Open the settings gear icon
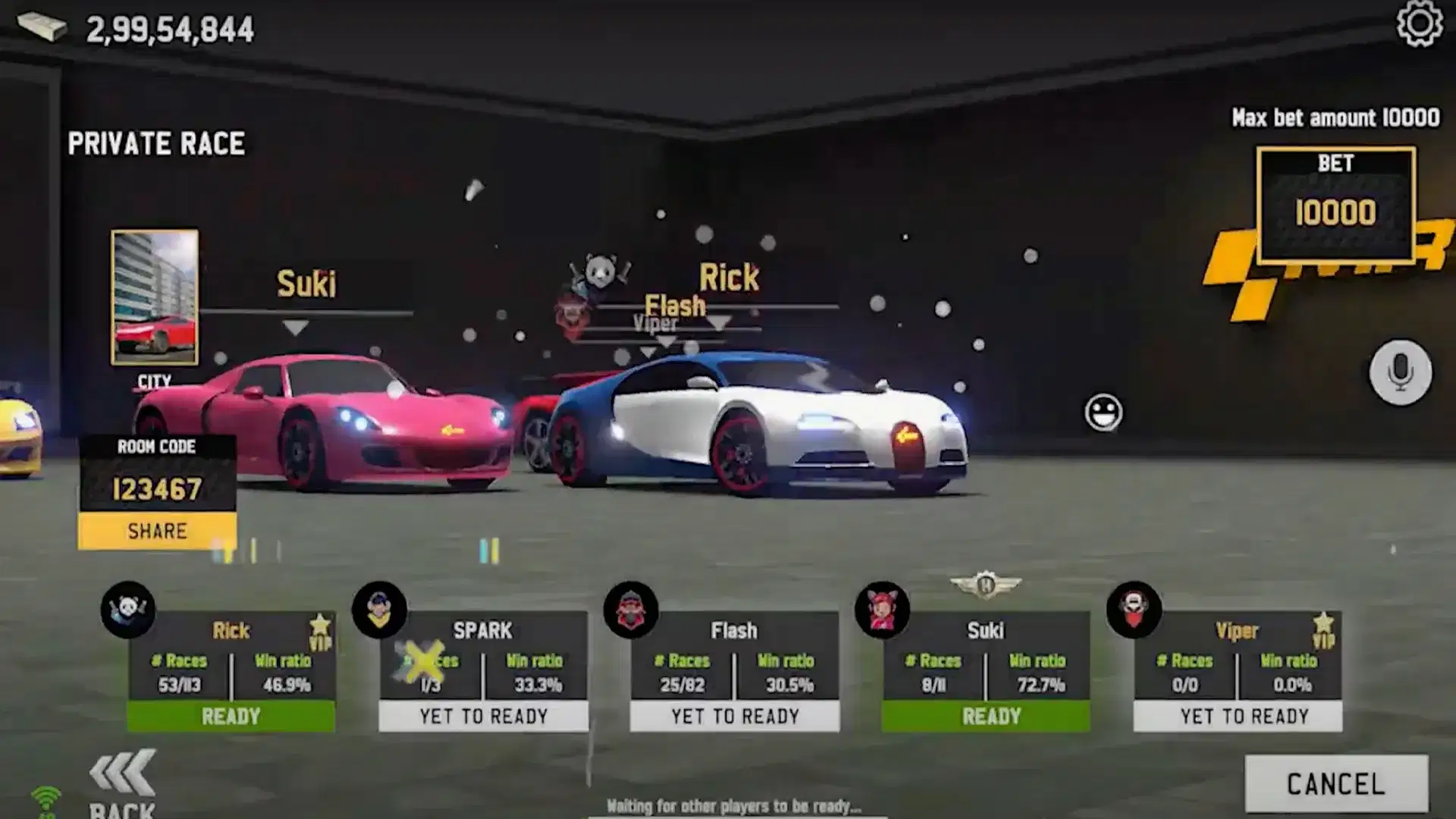Screen dimensions: 1456x819 click(x=1419, y=24)
